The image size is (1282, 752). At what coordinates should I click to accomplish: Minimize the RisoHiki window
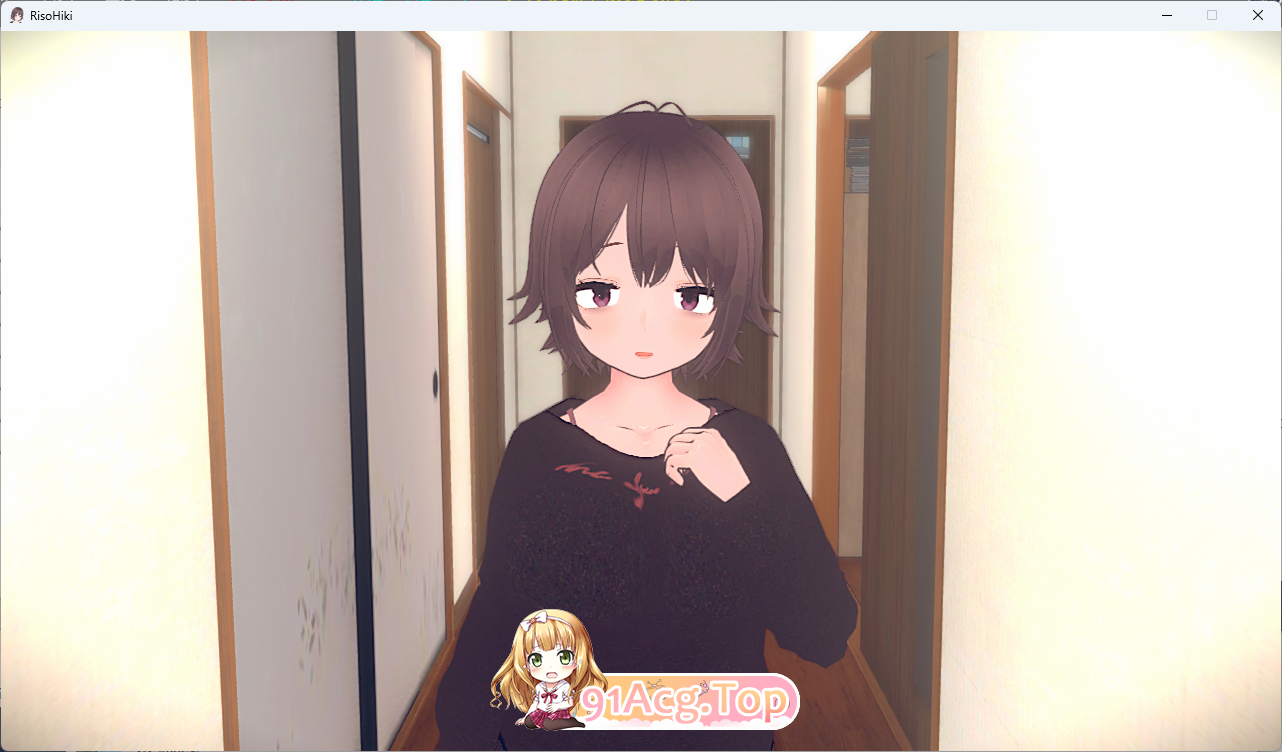(1166, 15)
